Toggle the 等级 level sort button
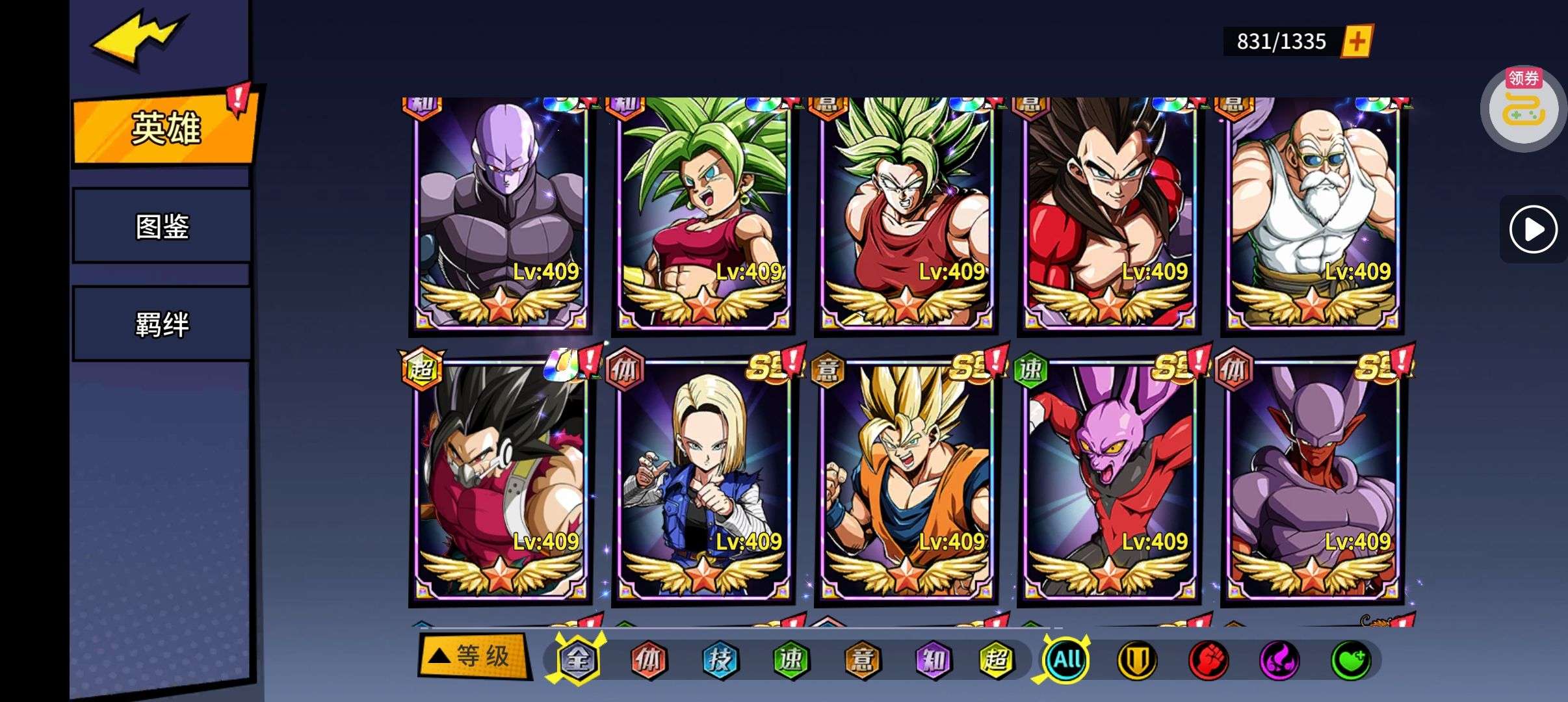This screenshot has height=702, width=1568. (x=473, y=656)
